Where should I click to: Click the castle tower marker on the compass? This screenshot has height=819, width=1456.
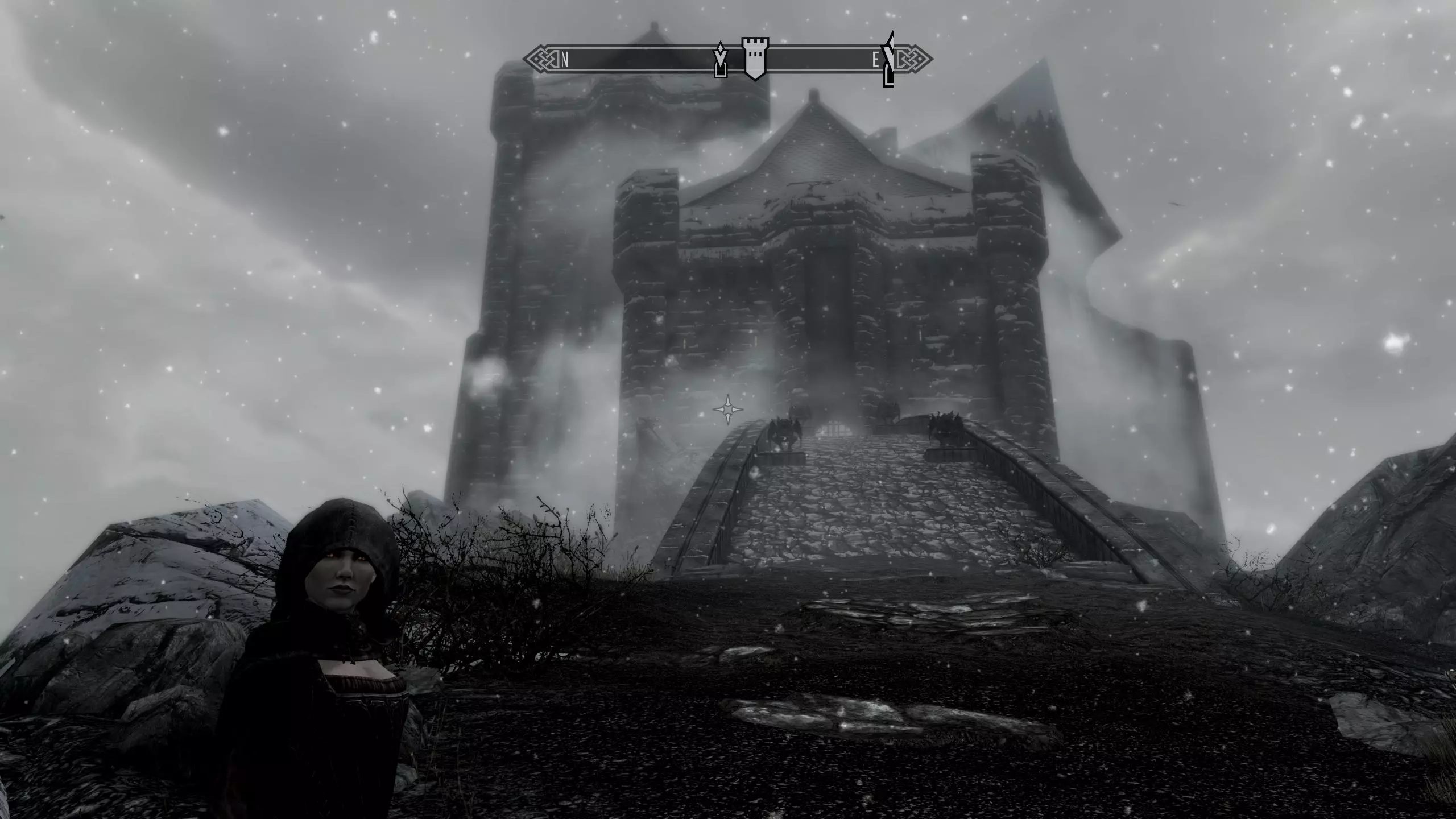coord(755,59)
